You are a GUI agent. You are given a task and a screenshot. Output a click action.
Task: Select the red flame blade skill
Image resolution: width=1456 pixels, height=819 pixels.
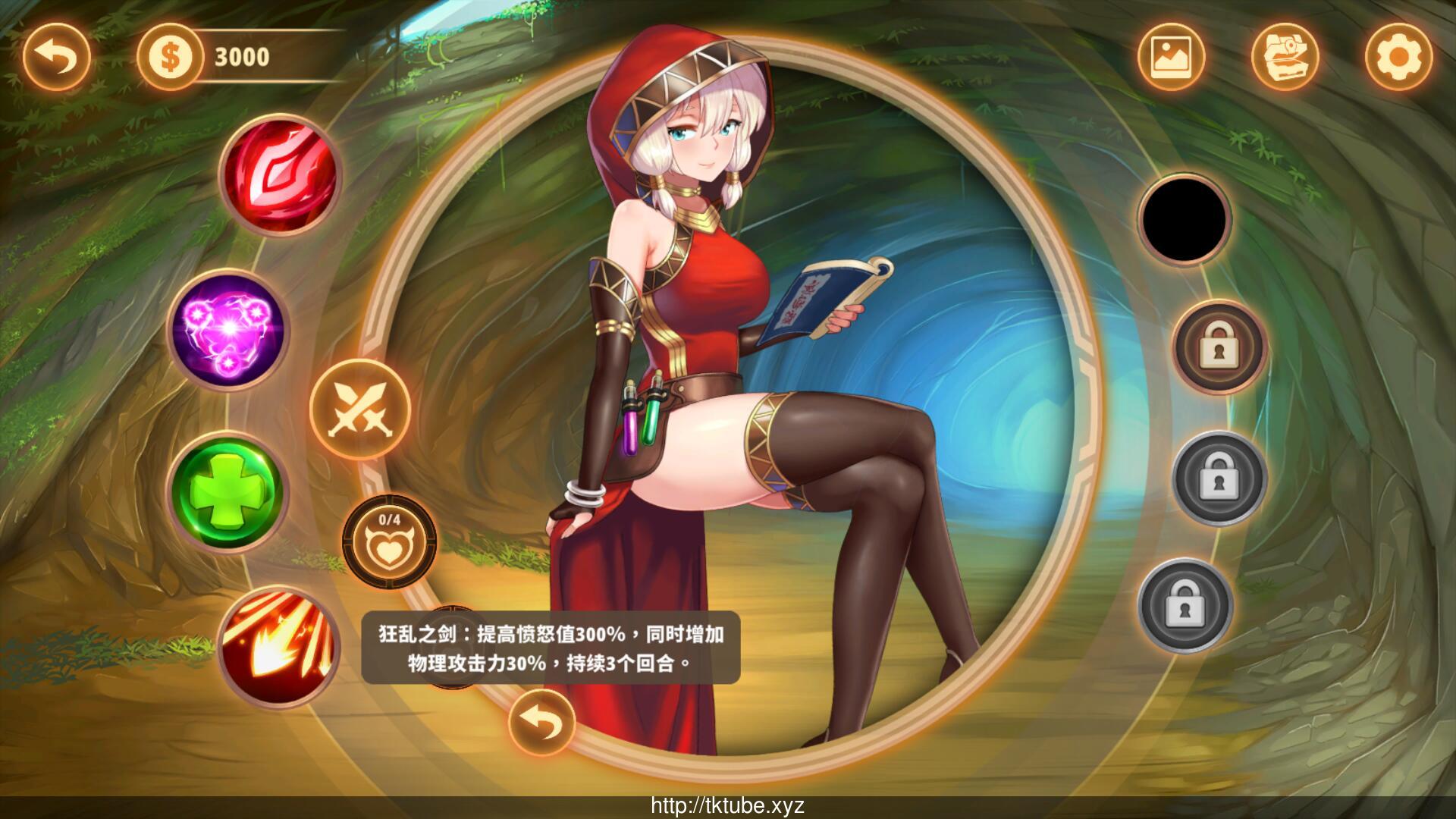tap(280, 175)
